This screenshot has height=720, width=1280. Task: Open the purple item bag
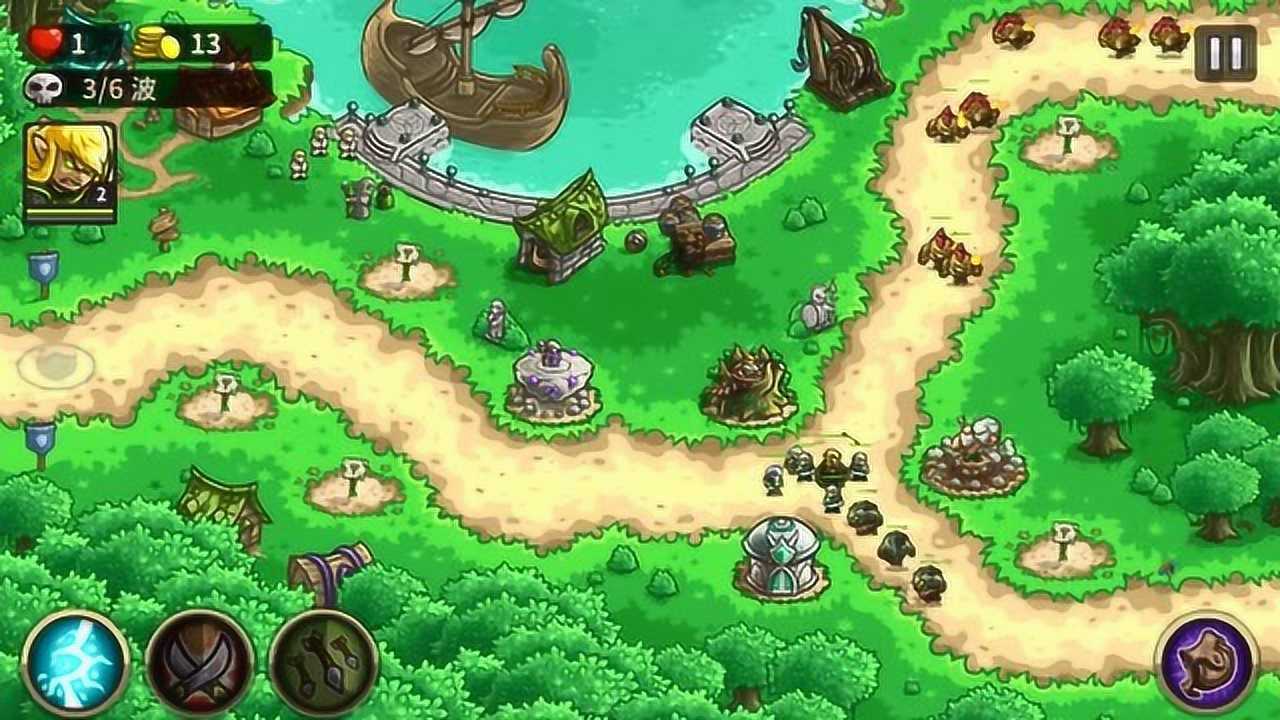click(x=1206, y=663)
